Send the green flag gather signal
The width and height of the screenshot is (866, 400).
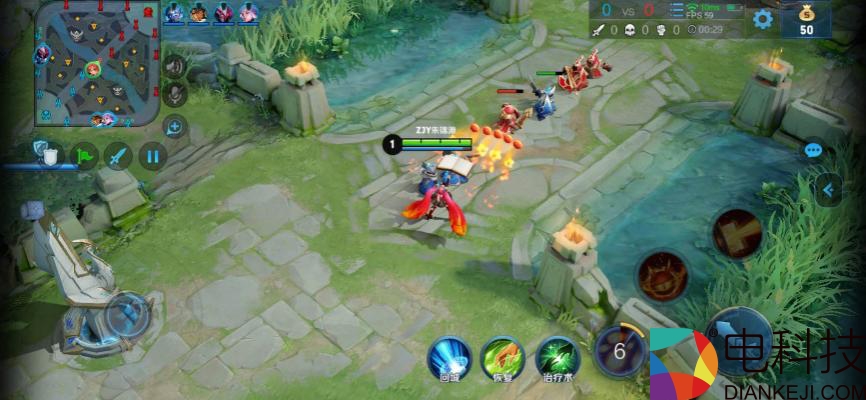[84, 155]
